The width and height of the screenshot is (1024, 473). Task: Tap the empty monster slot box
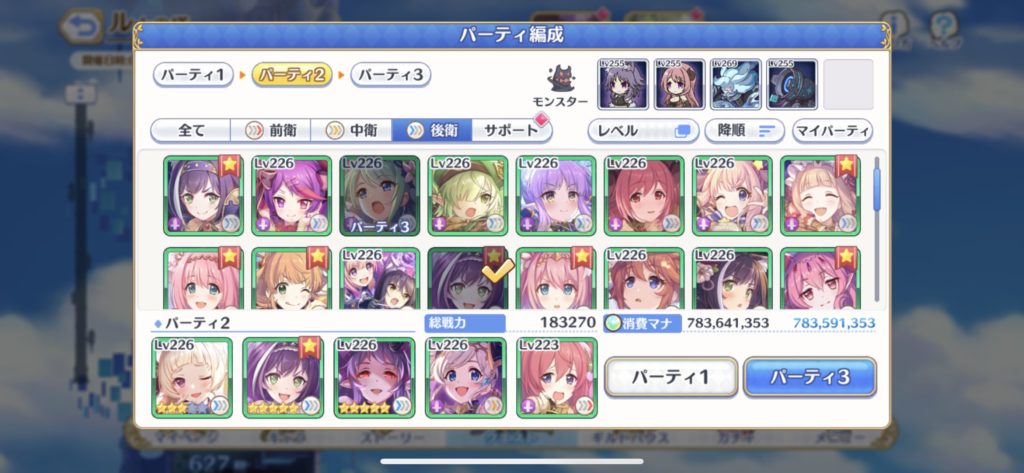[x=848, y=84]
